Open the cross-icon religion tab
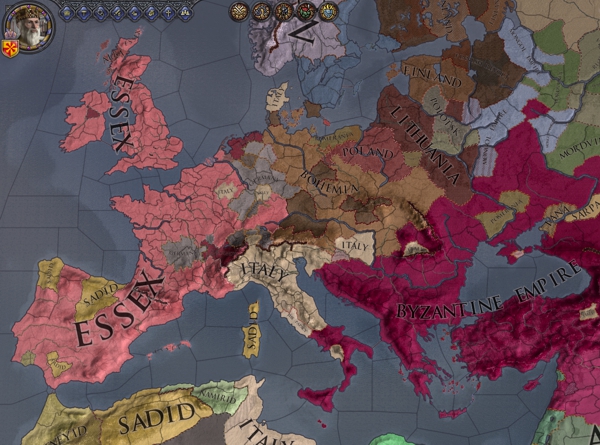The width and height of the screenshot is (600, 445). click(x=168, y=12)
